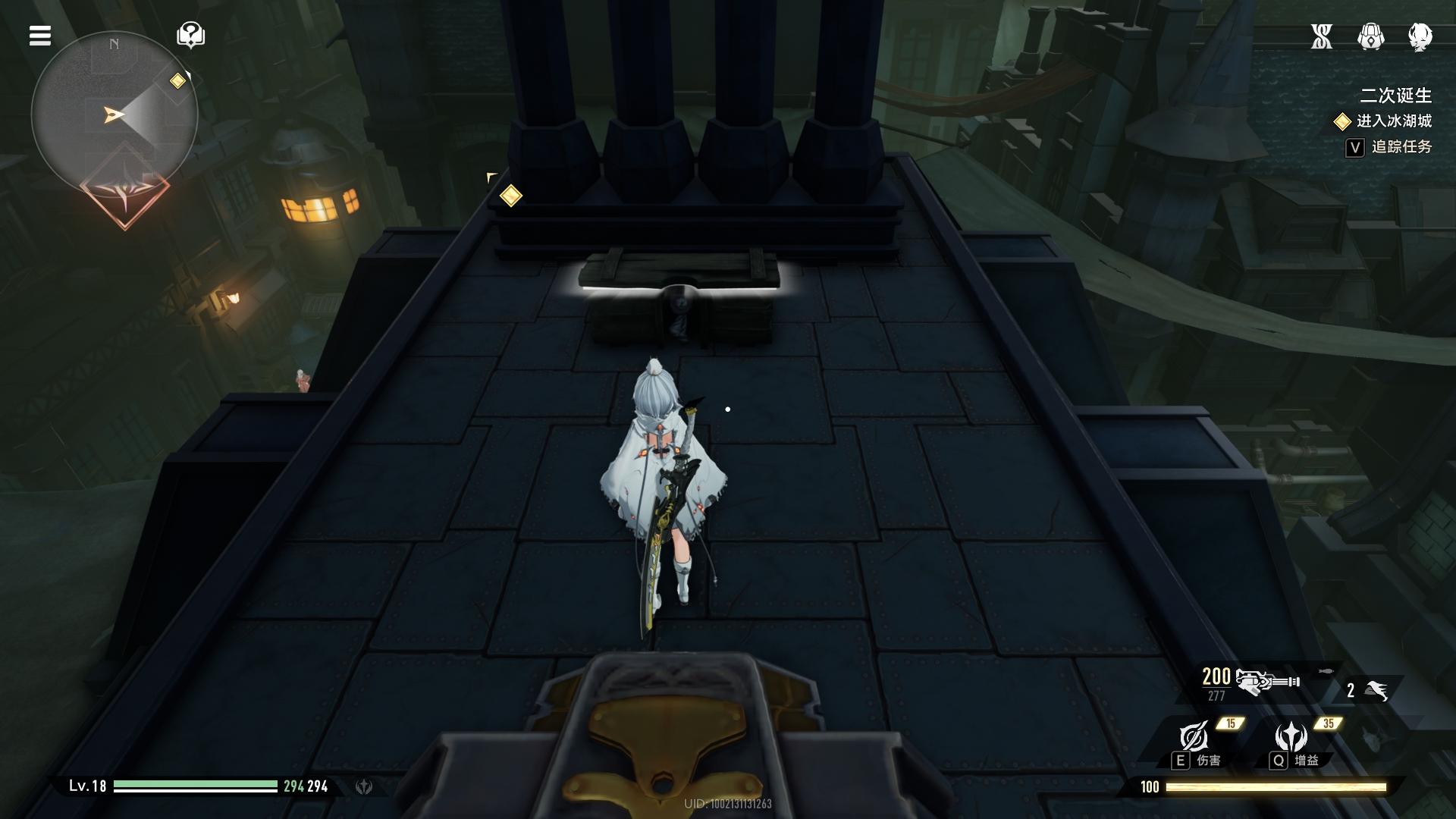
Task: Open the backpack inventory icon
Action: [x=1370, y=36]
